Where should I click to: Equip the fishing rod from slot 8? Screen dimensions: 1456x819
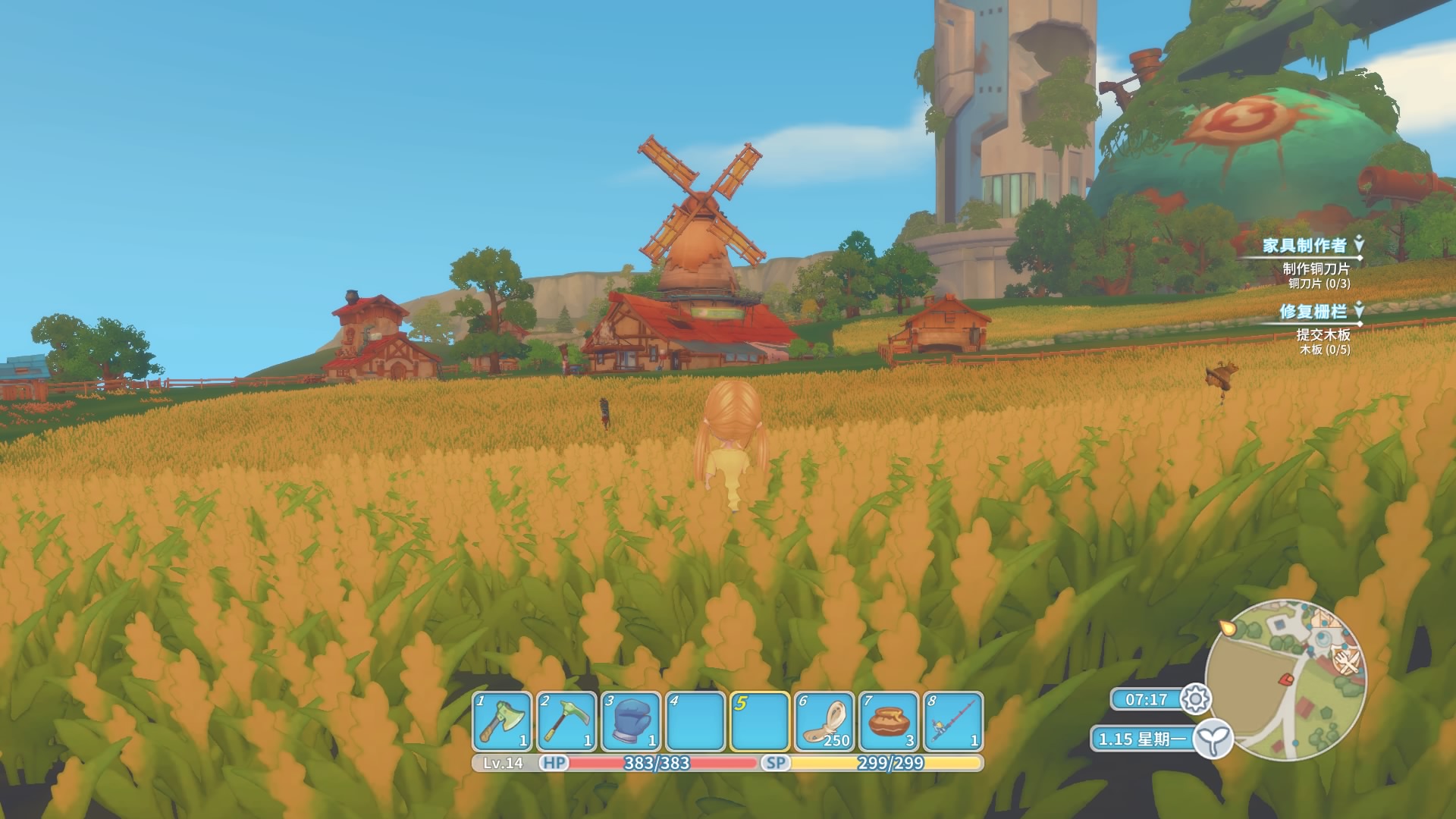tap(952, 720)
